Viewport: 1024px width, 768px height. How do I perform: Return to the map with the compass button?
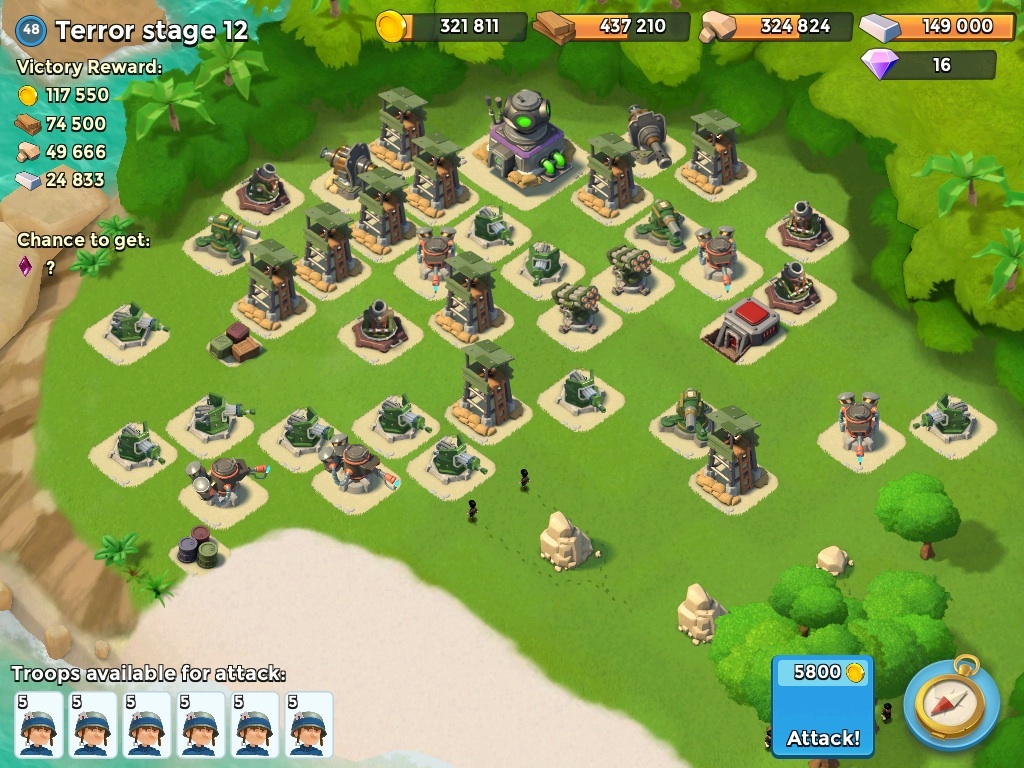tap(951, 703)
